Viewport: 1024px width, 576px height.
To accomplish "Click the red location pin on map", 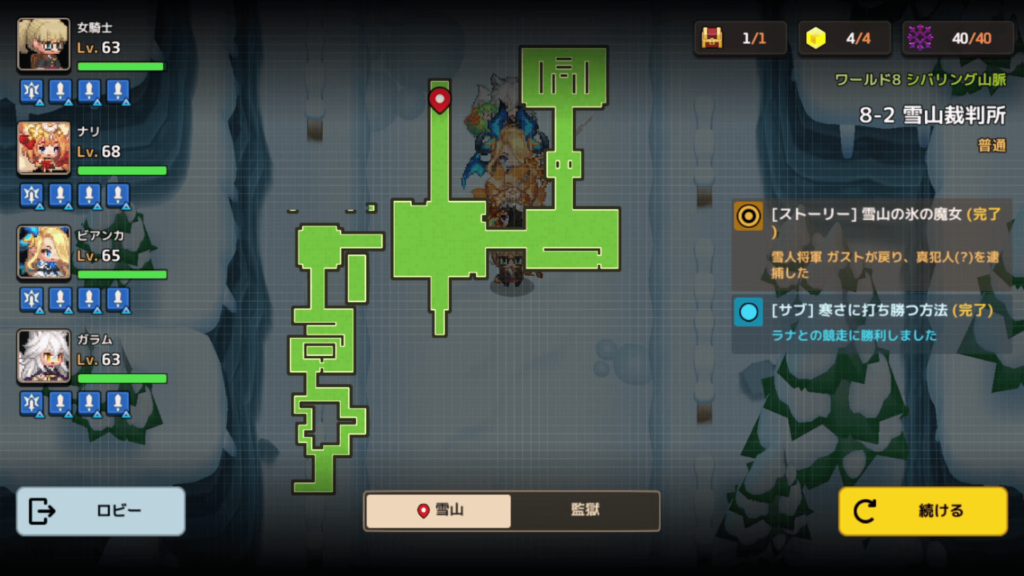I will click(x=439, y=98).
